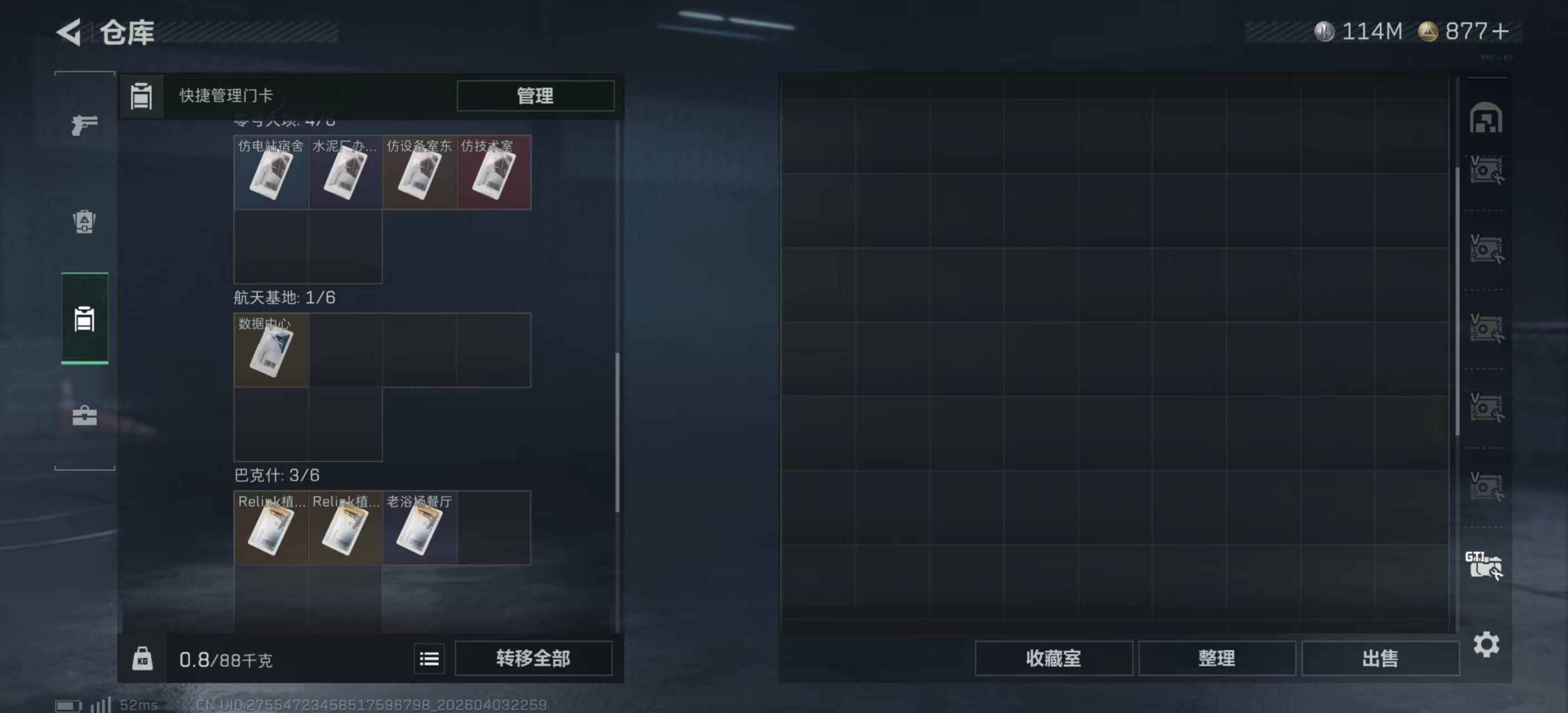Click the 管理 button in the keycard panel
Screen dimensions: 1568x713
[535, 96]
